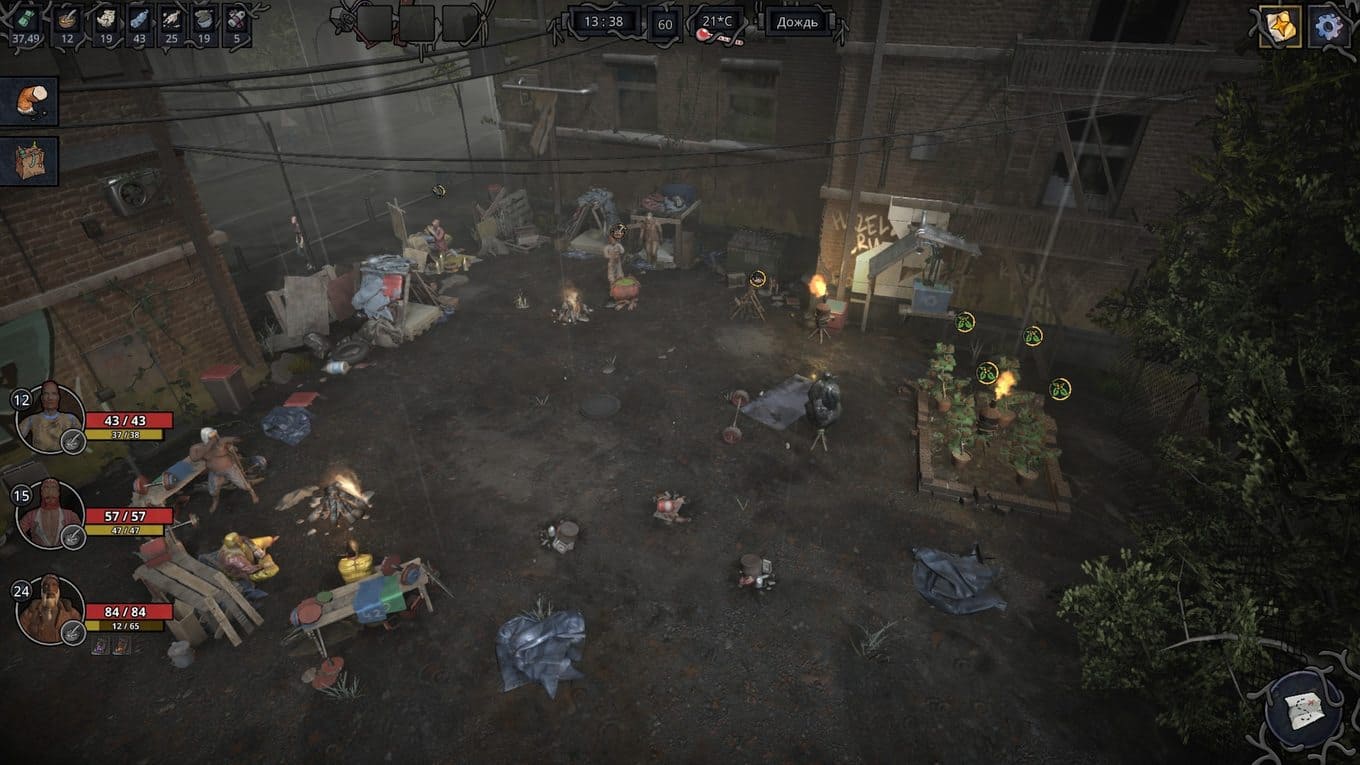Select the level 12 character portrait
This screenshot has height=765, width=1360.
click(x=49, y=416)
